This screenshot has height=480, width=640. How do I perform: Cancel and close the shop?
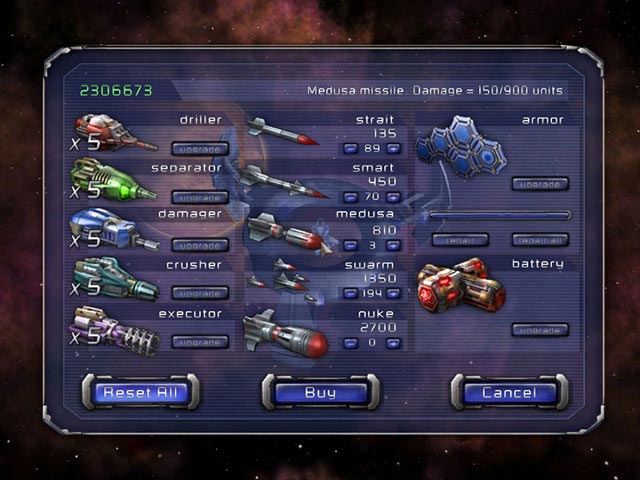pyautogui.click(x=509, y=392)
